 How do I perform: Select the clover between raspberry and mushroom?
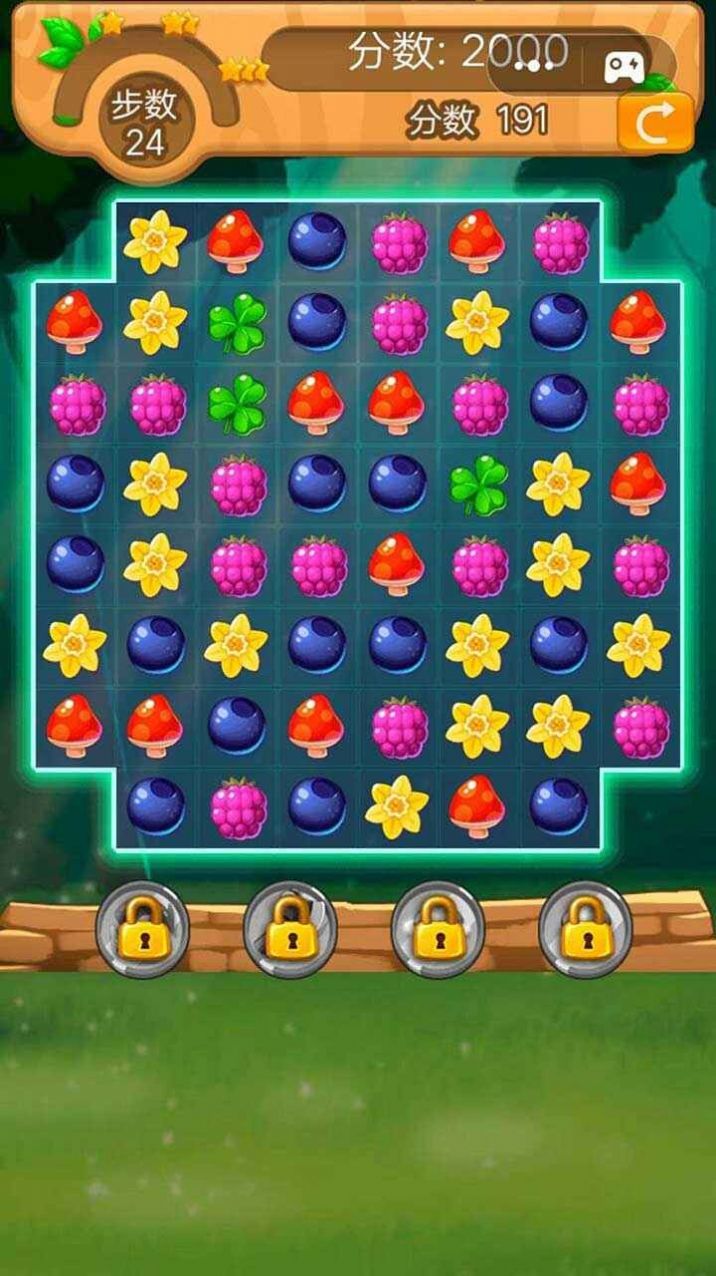236,403
